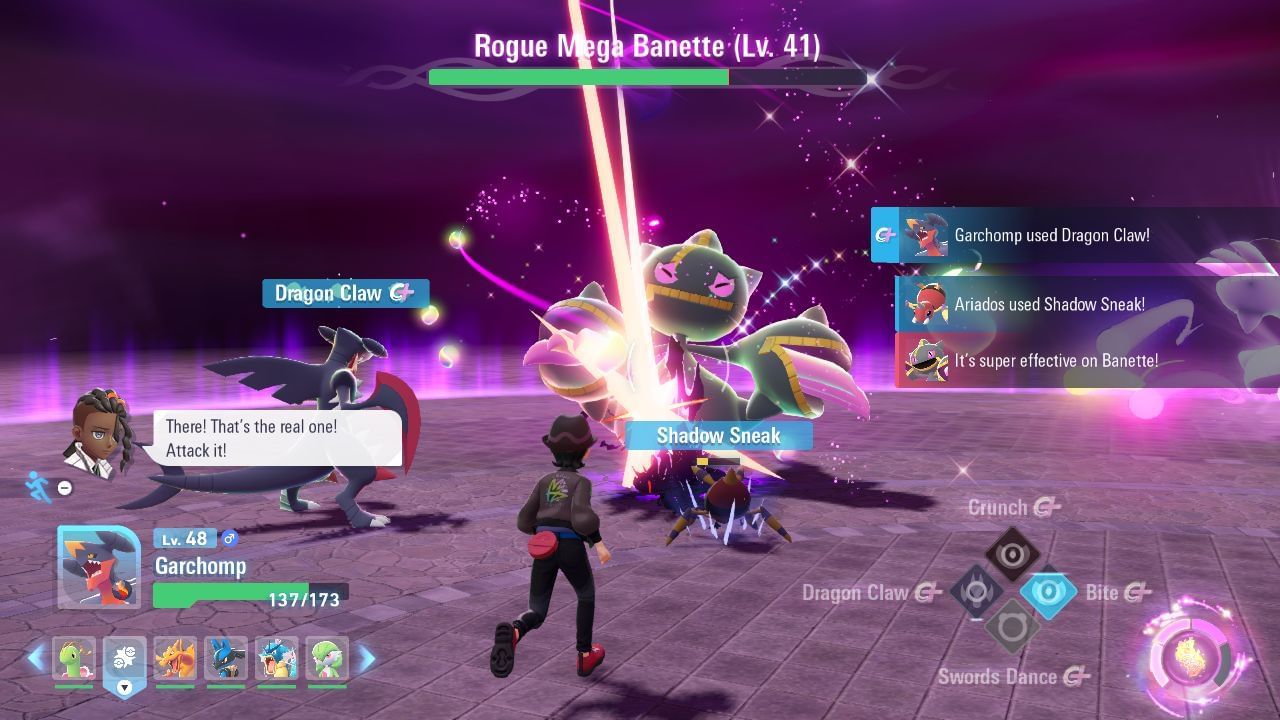Activate the Dragon Claw move diamond
This screenshot has width=1280, height=720.
[x=975, y=592]
